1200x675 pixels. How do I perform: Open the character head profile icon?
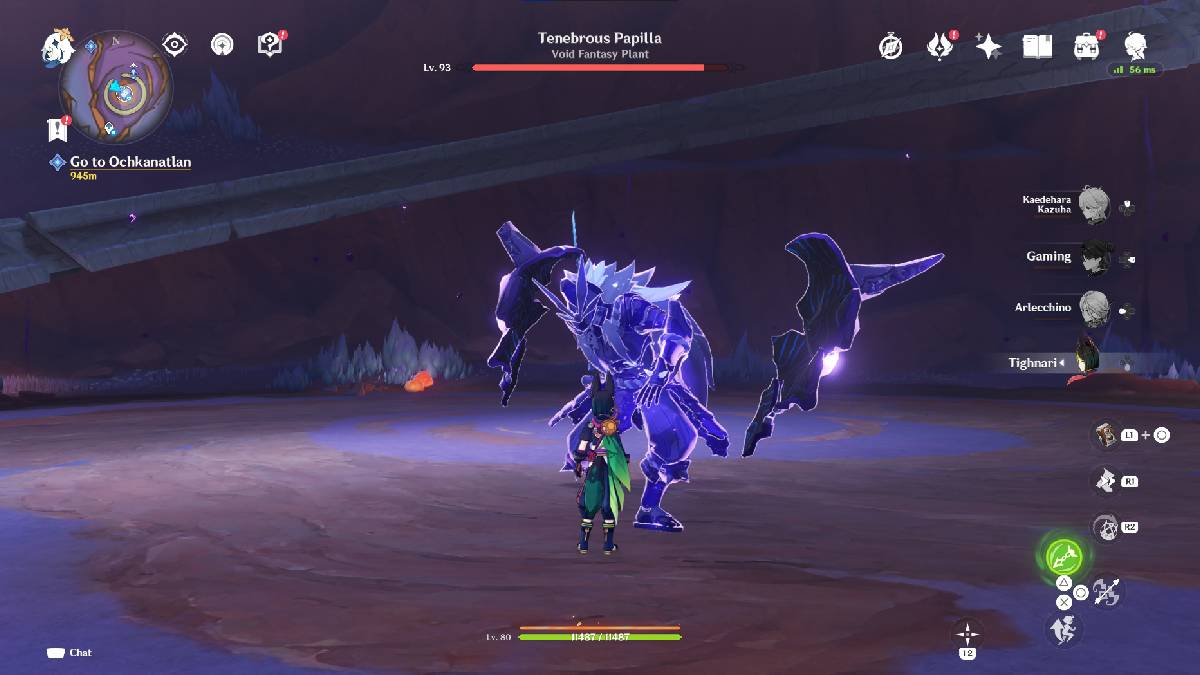click(1135, 45)
